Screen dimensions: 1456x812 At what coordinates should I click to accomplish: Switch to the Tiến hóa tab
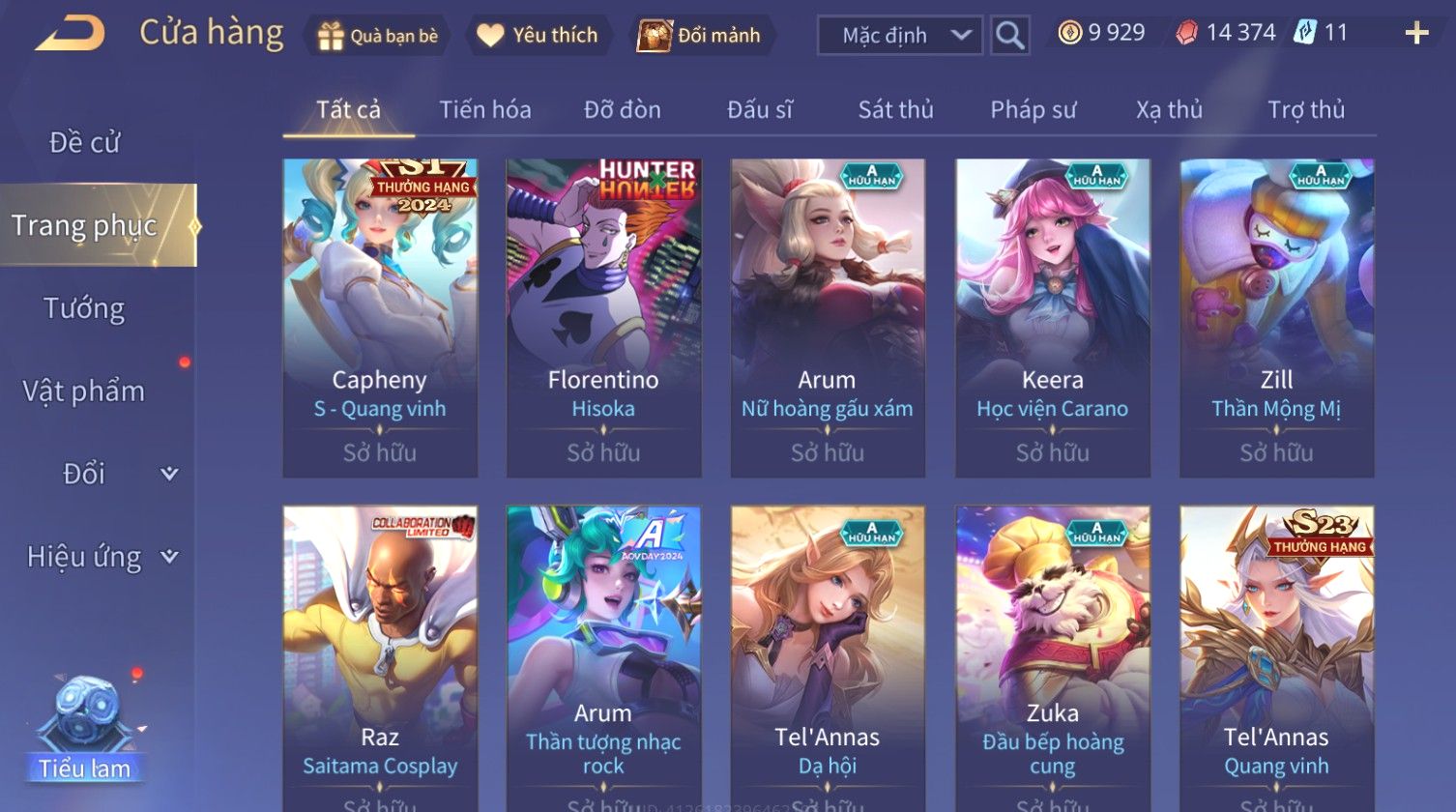pyautogui.click(x=485, y=110)
